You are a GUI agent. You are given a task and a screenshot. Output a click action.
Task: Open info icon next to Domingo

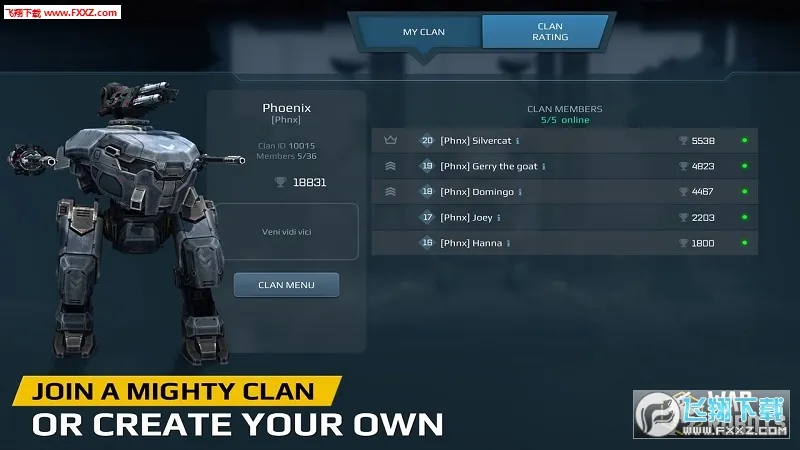[x=521, y=191]
